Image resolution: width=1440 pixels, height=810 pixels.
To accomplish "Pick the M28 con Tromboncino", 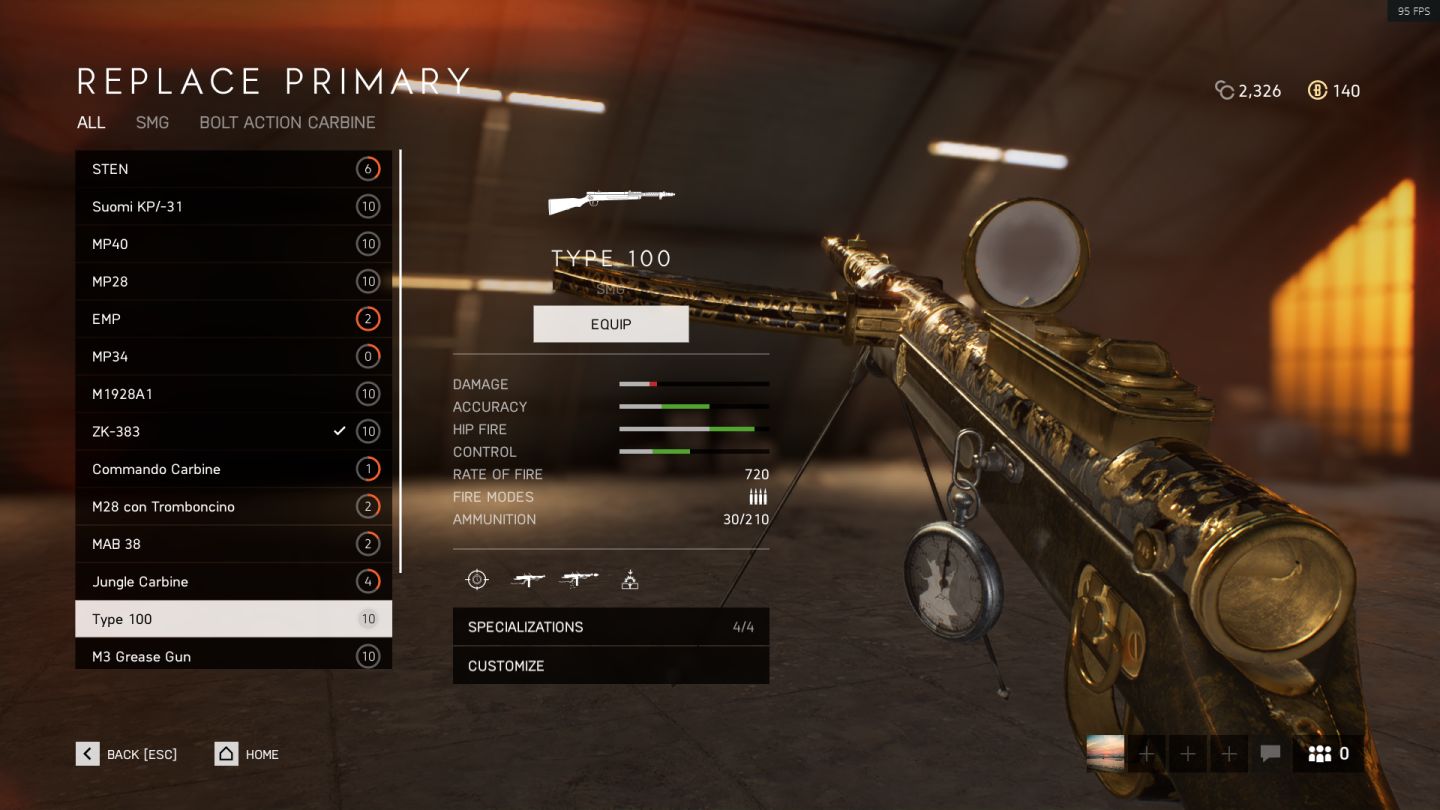I will click(233, 507).
